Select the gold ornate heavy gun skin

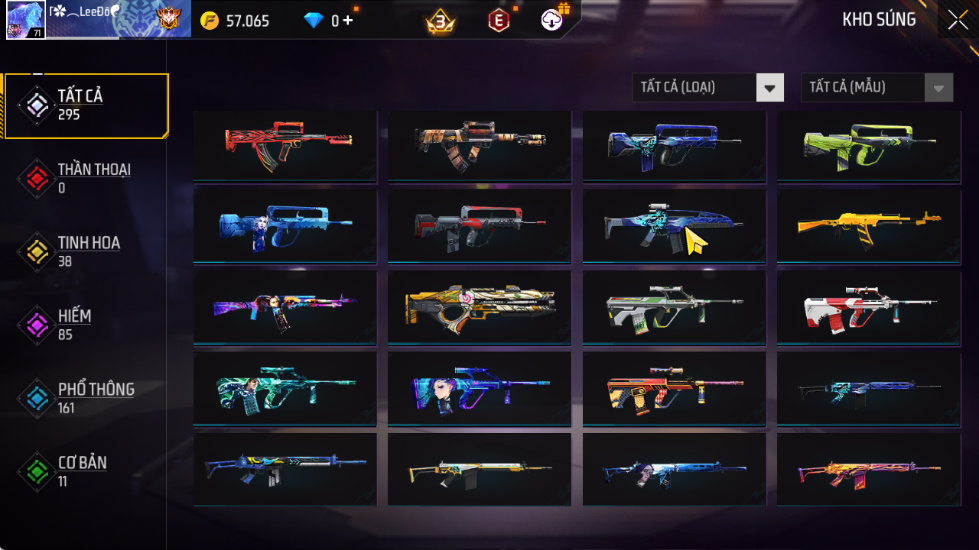coord(479,307)
